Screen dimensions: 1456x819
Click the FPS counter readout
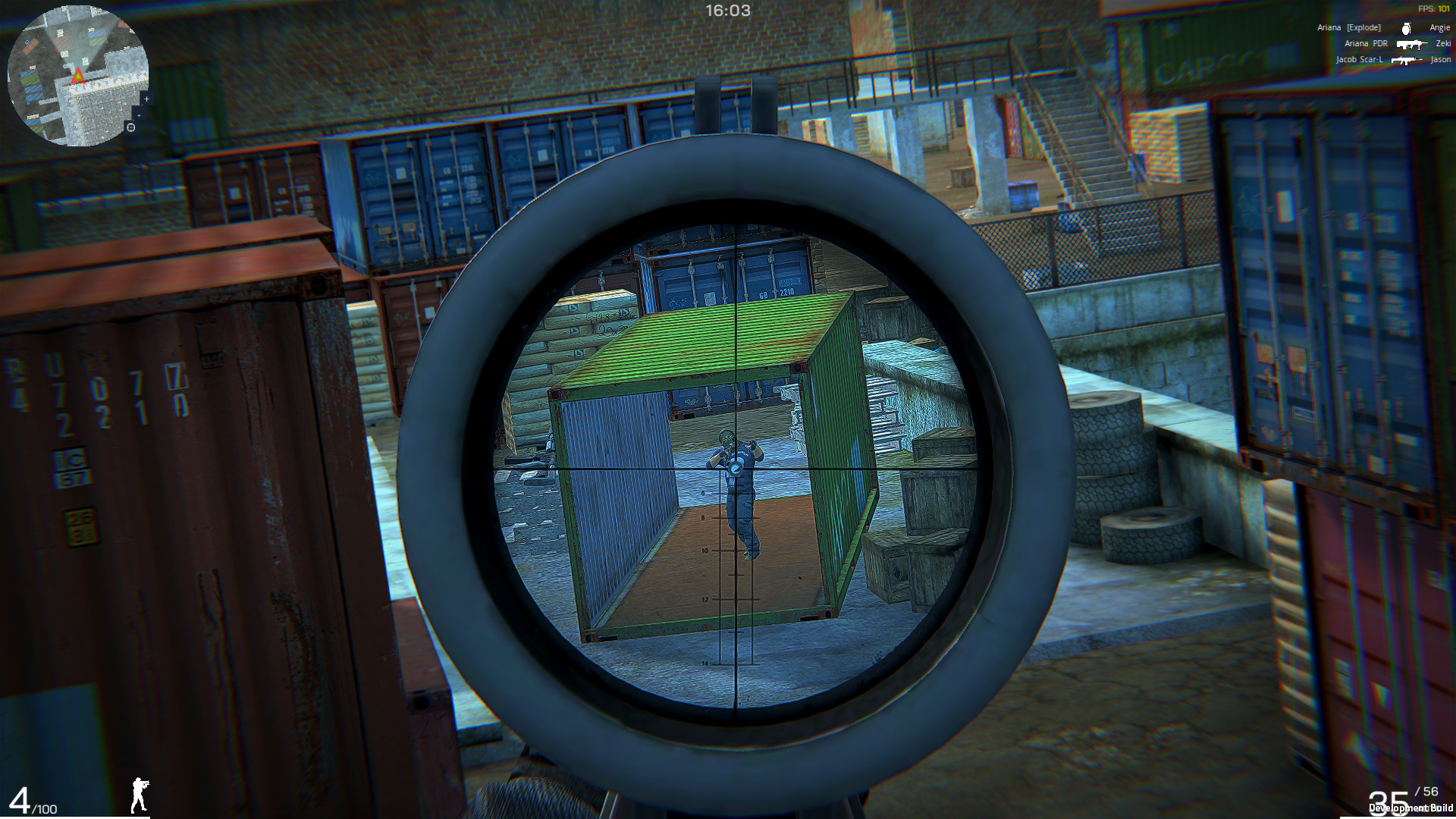[x=1433, y=8]
